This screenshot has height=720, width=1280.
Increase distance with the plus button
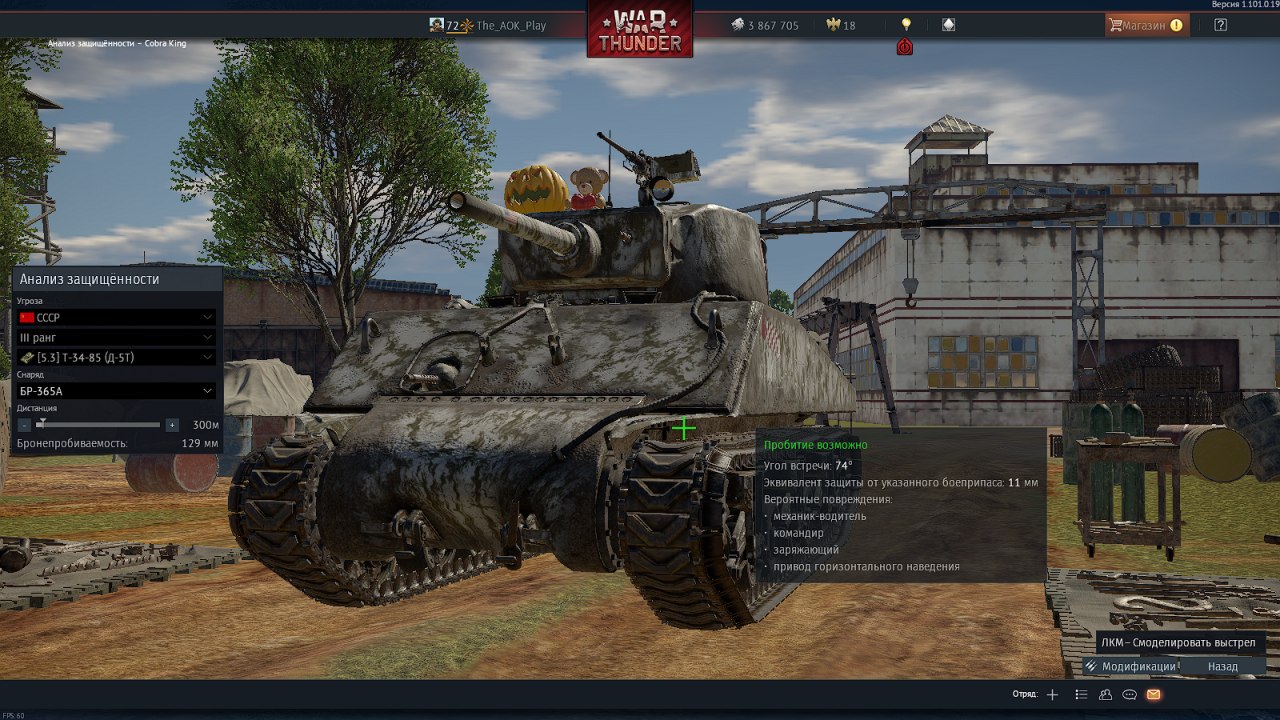[x=172, y=425]
